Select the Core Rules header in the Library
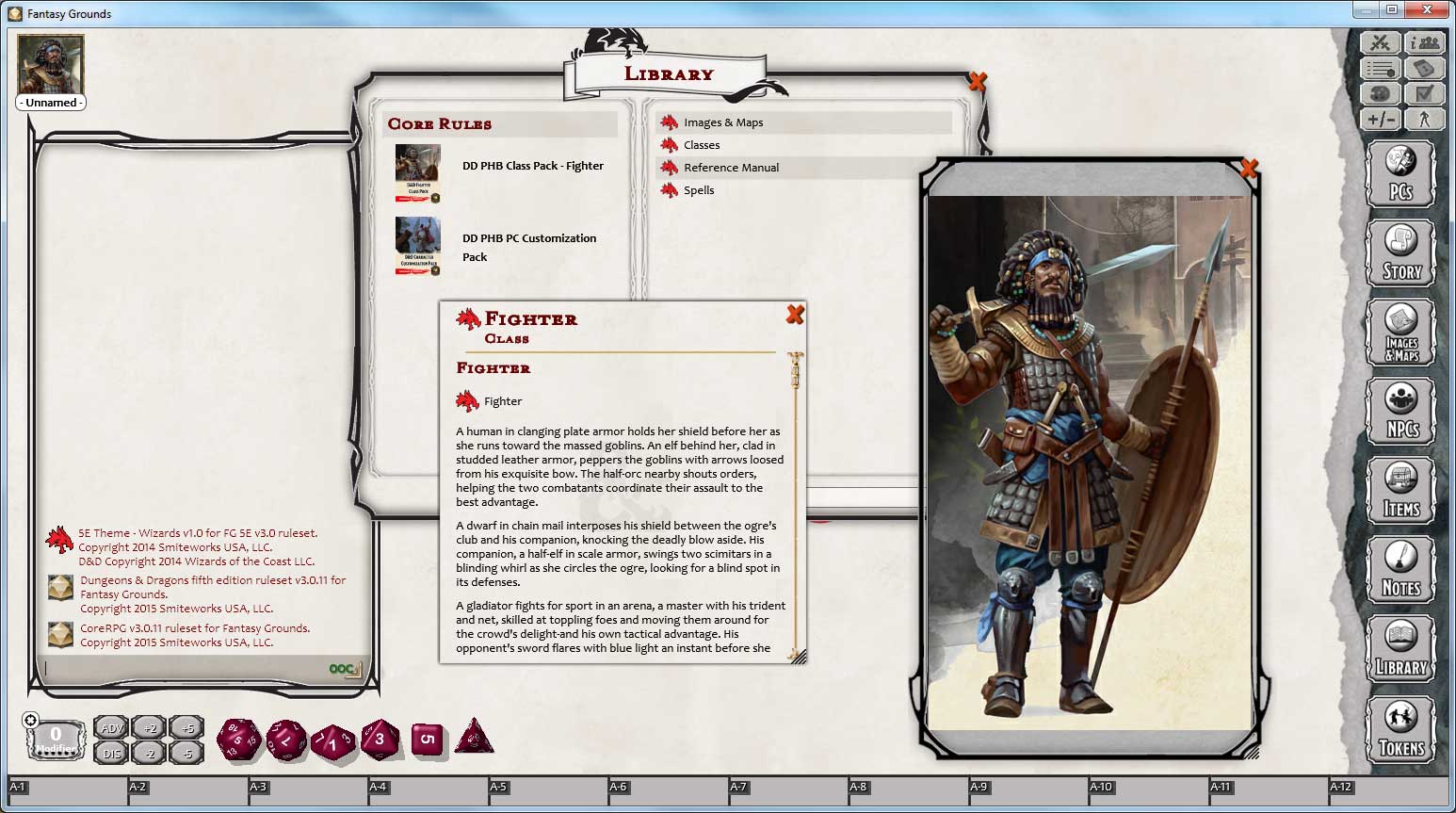Viewport: 1456px width, 813px height. pos(440,123)
